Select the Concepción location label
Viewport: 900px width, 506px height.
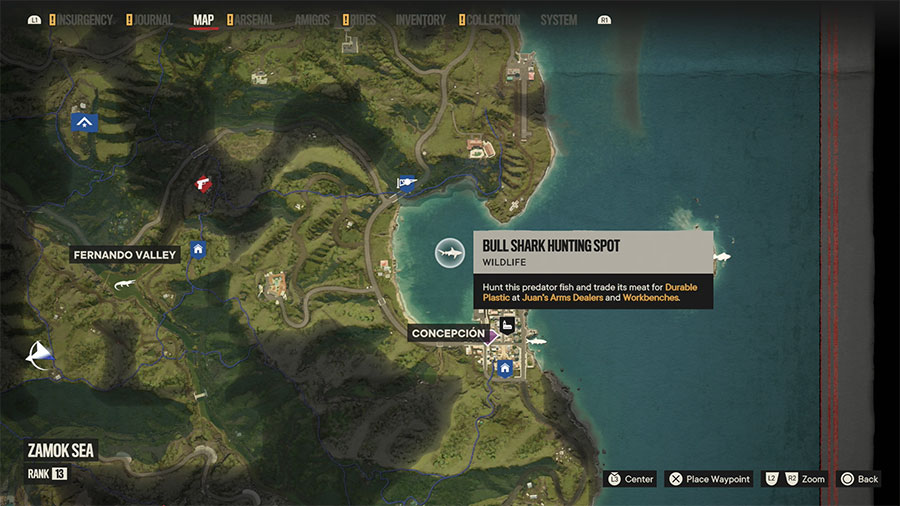click(x=448, y=333)
